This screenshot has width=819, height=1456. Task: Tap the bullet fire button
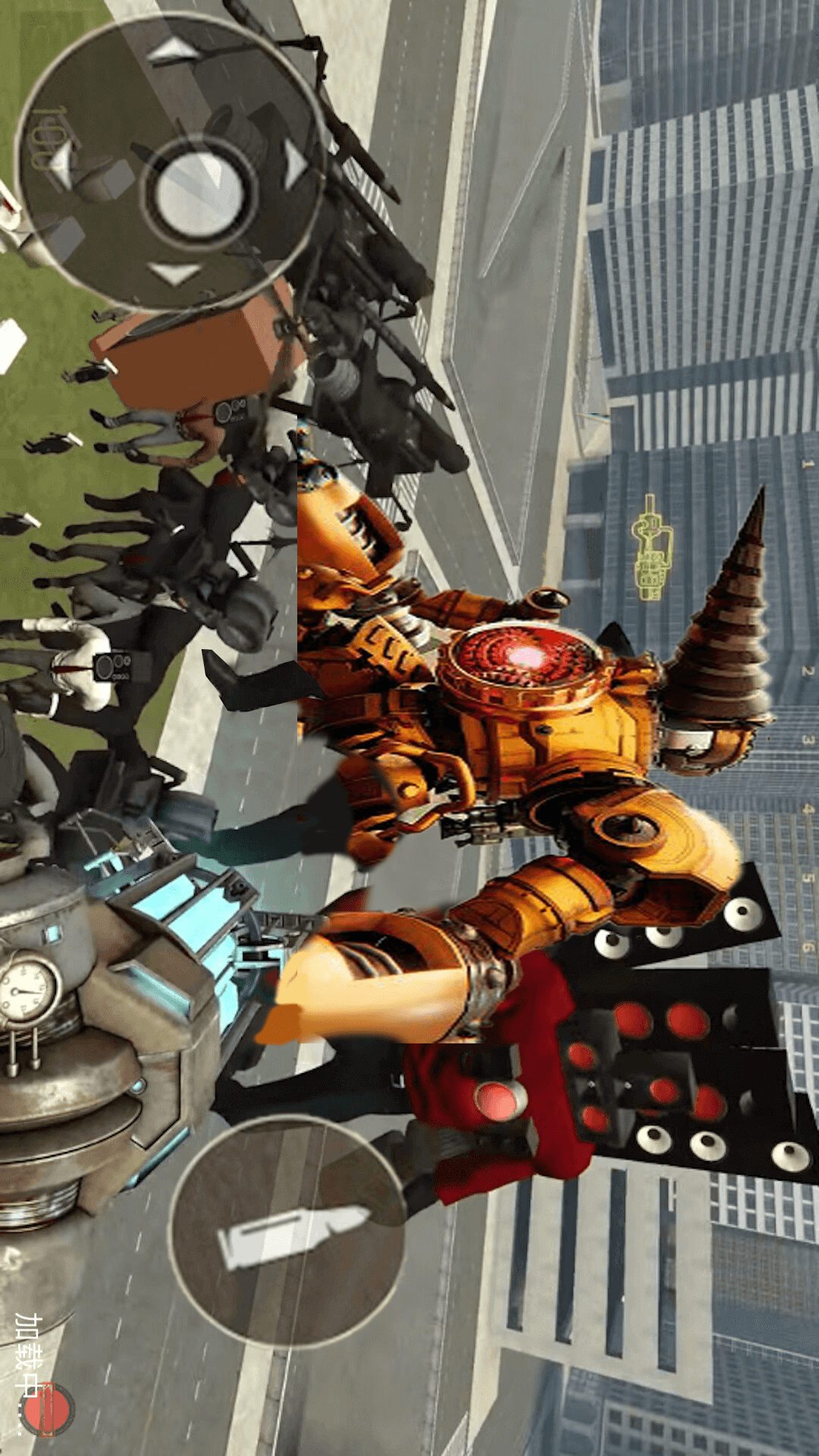tap(288, 1233)
